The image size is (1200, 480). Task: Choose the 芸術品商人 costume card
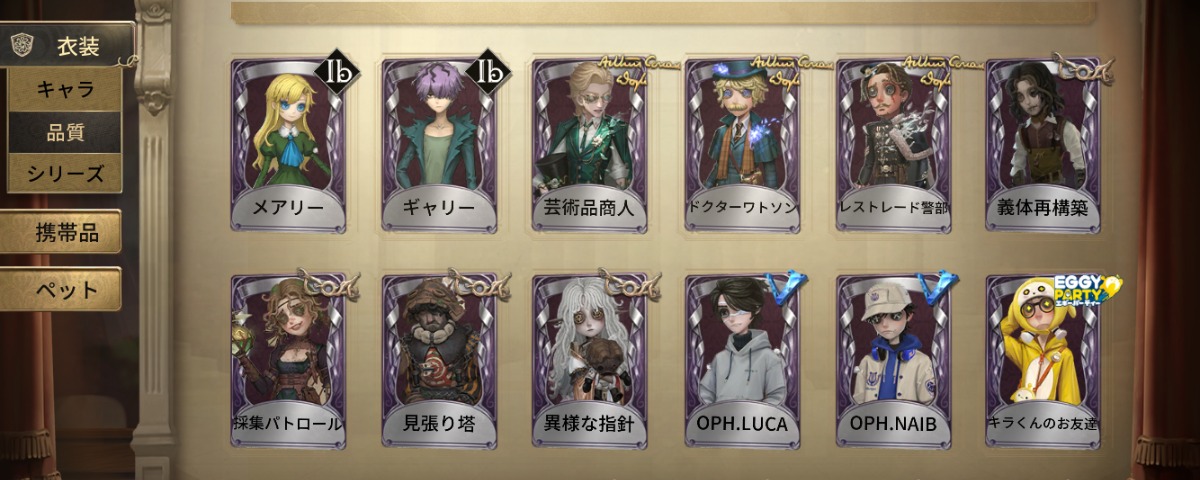[x=590, y=145]
